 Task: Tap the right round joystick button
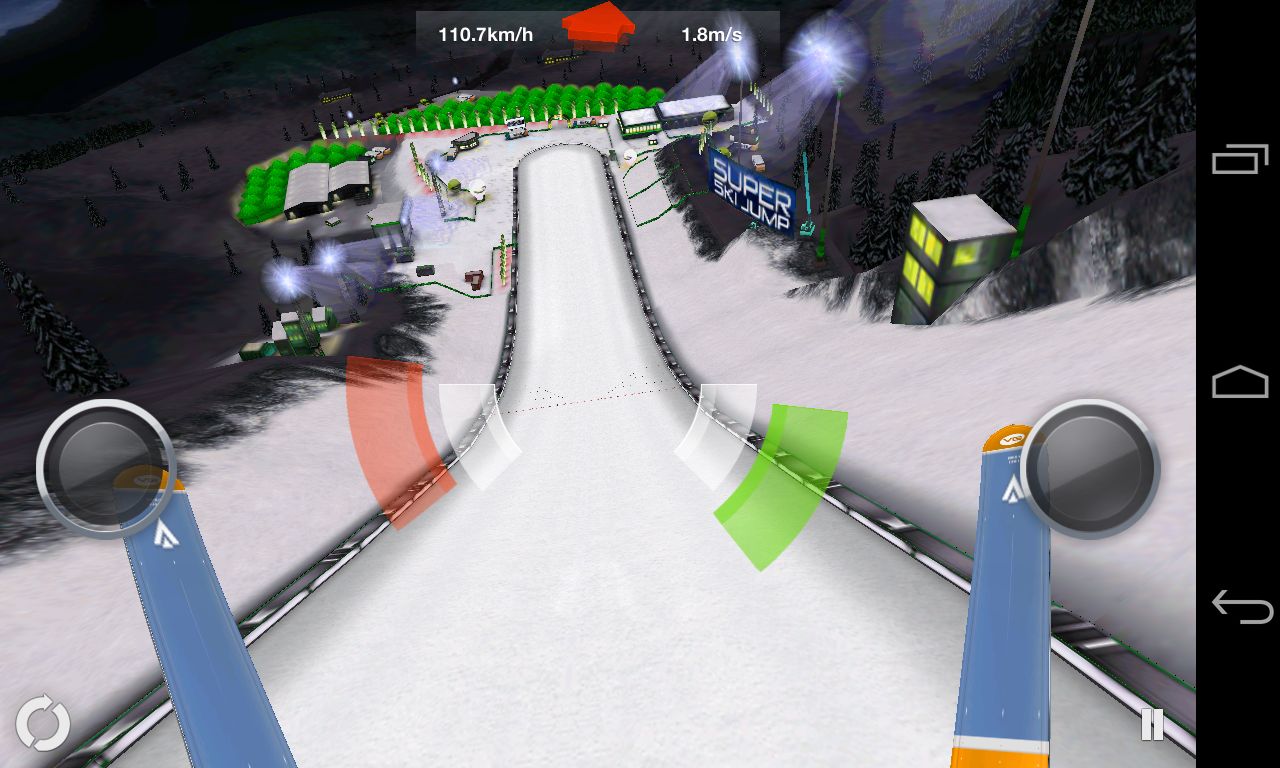1090,468
